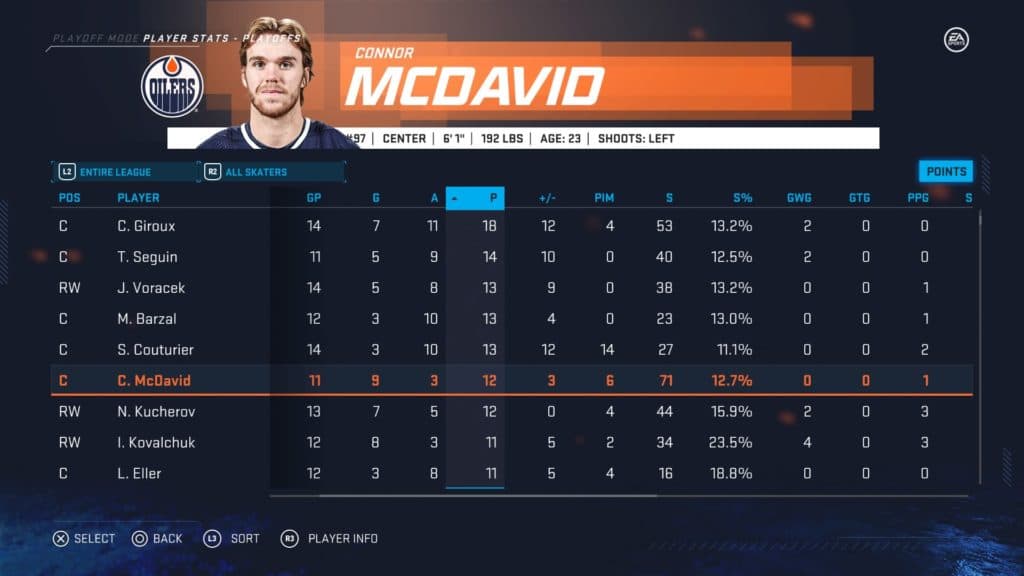The width and height of the screenshot is (1024, 576).
Task: Sort by the G goals column header
Action: [376, 198]
